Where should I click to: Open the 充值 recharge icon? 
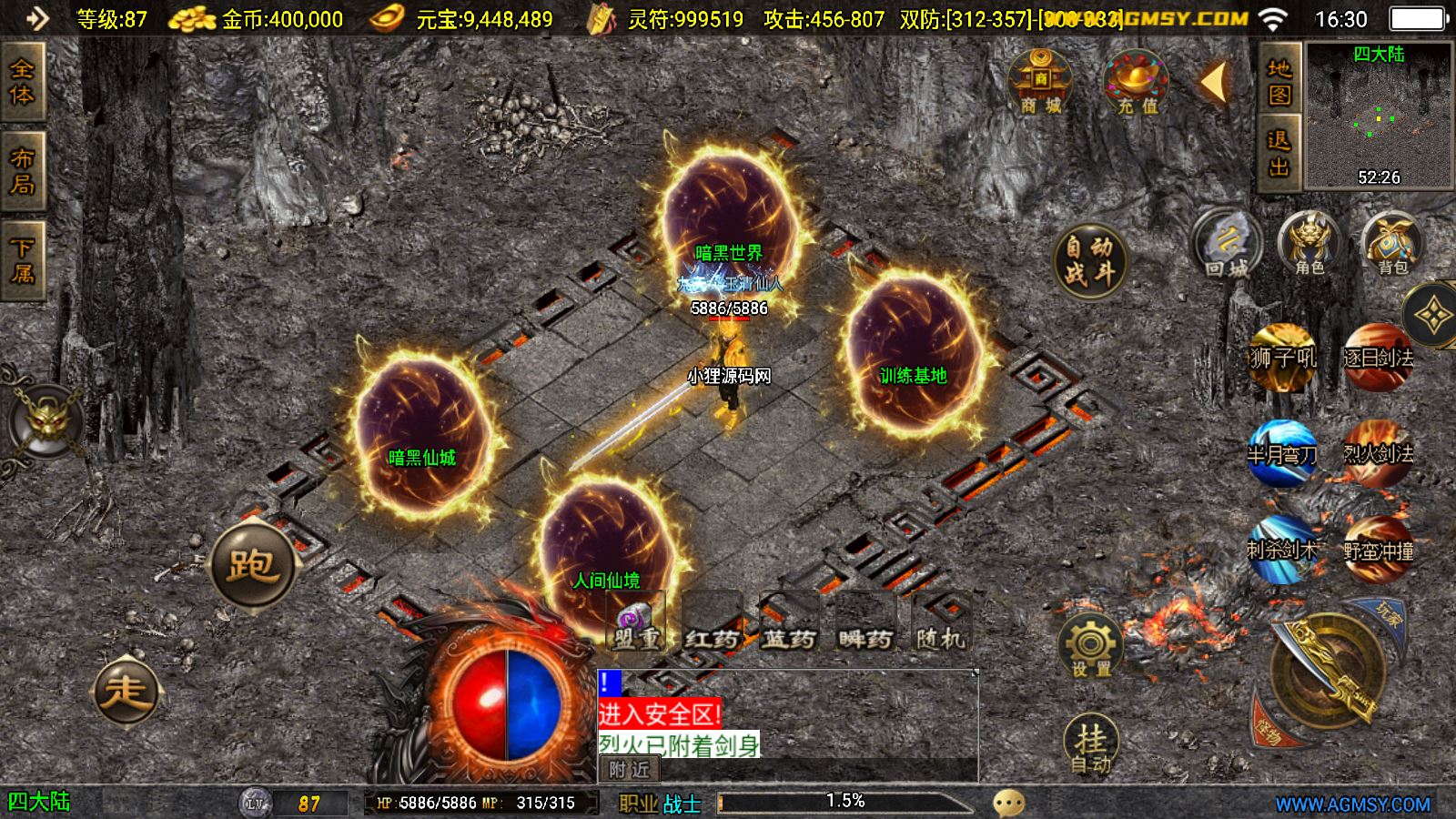[1136, 84]
